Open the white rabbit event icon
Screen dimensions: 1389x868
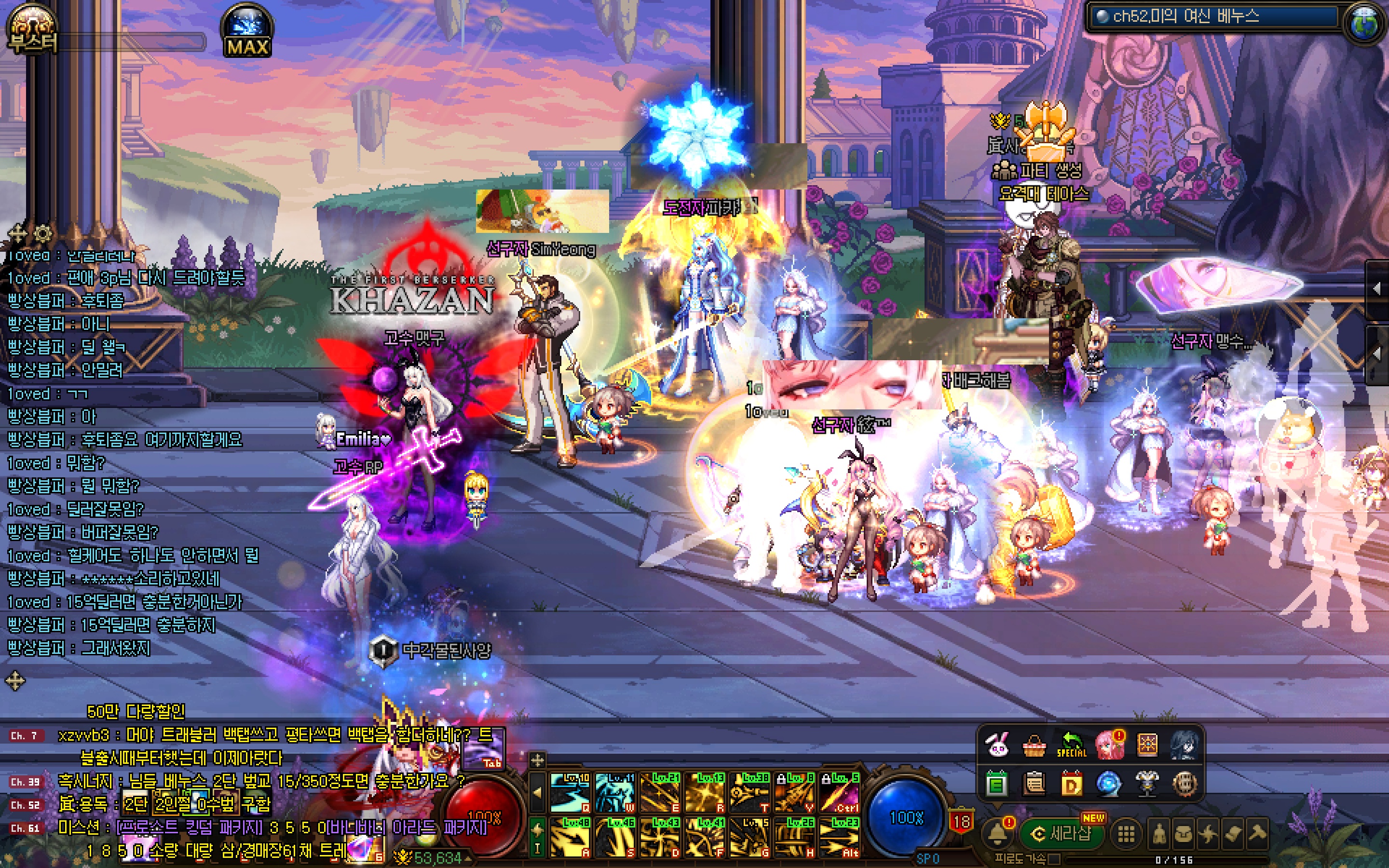coord(997,745)
